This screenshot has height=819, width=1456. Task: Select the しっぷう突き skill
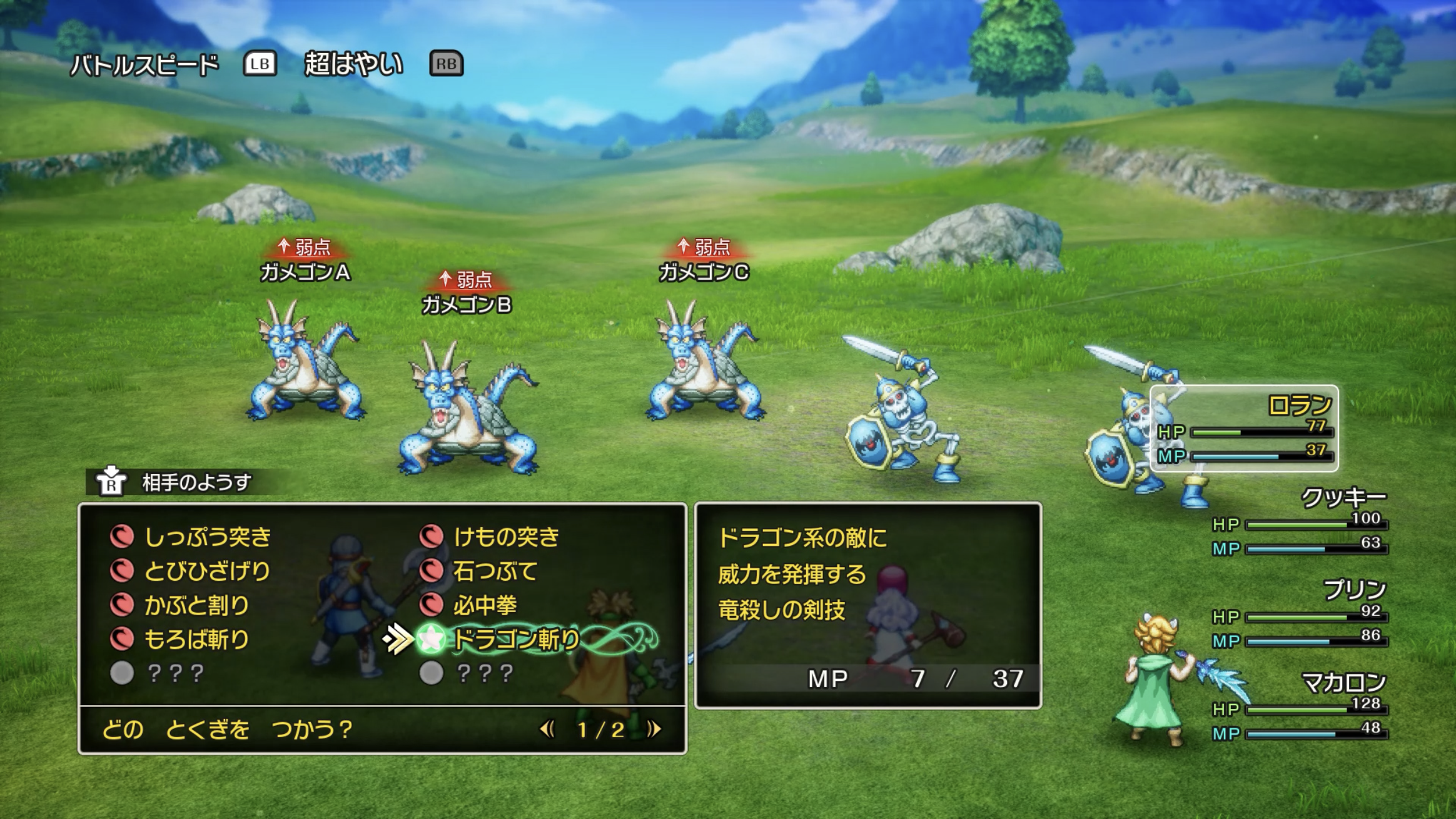(x=207, y=536)
